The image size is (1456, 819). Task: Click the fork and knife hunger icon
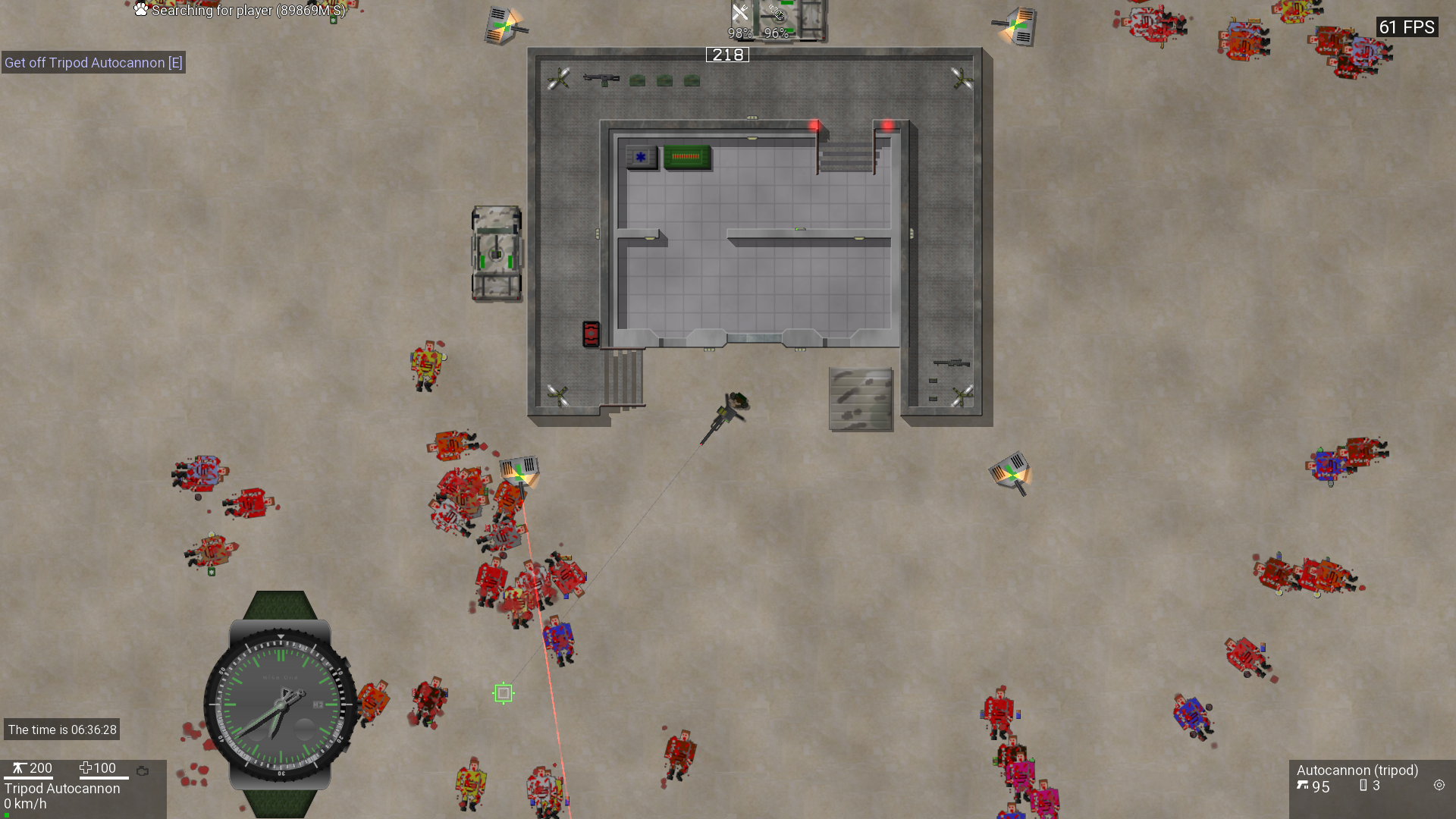click(x=740, y=13)
